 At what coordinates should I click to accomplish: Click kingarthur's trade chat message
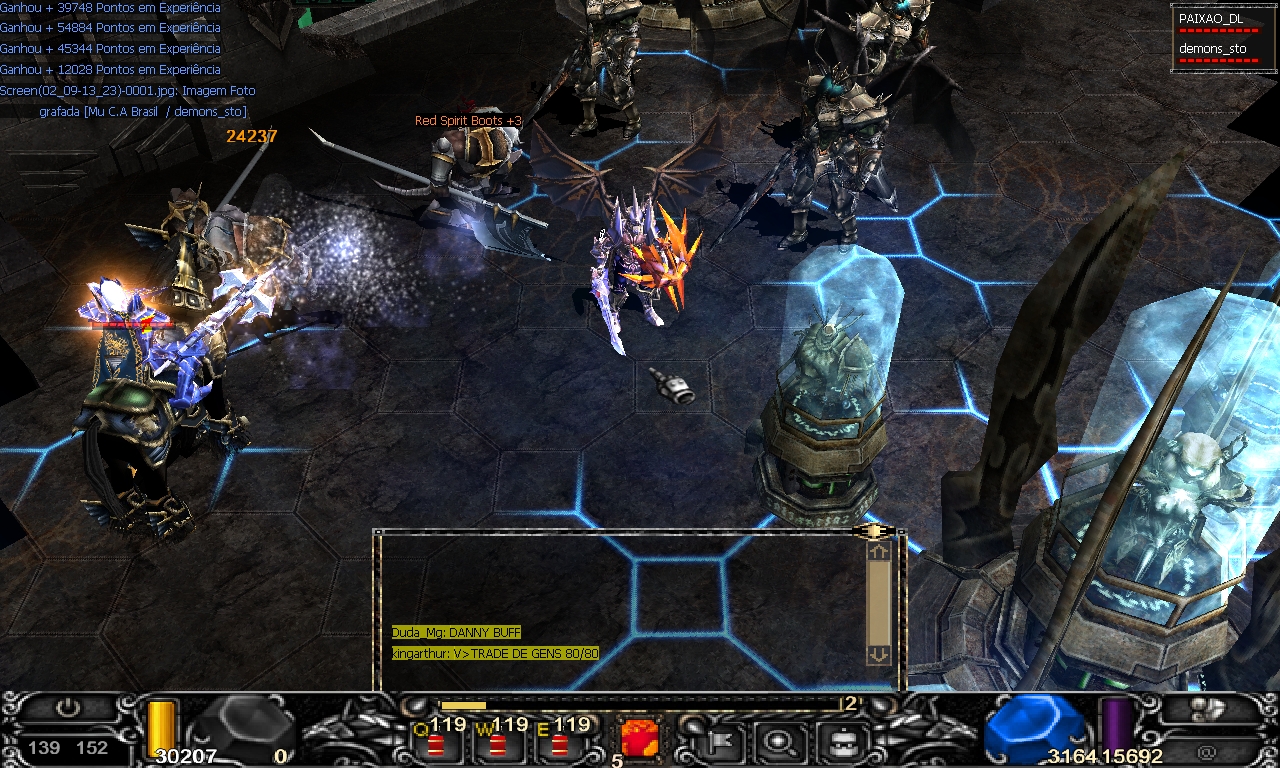[495, 654]
